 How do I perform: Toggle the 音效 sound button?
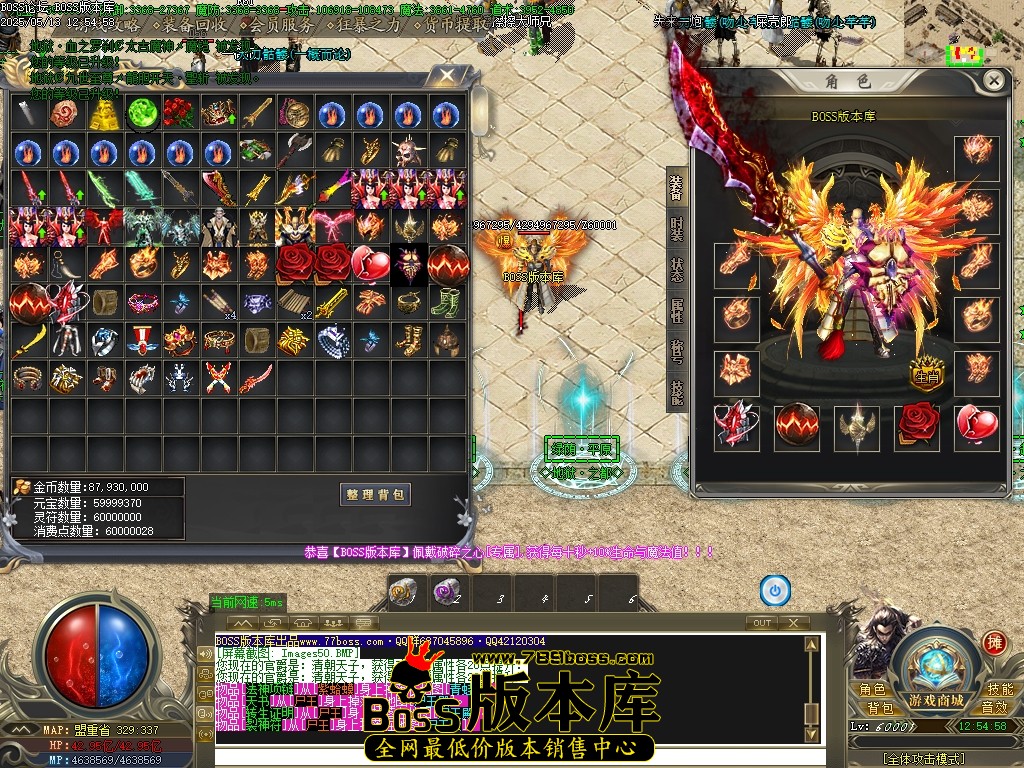point(995,707)
